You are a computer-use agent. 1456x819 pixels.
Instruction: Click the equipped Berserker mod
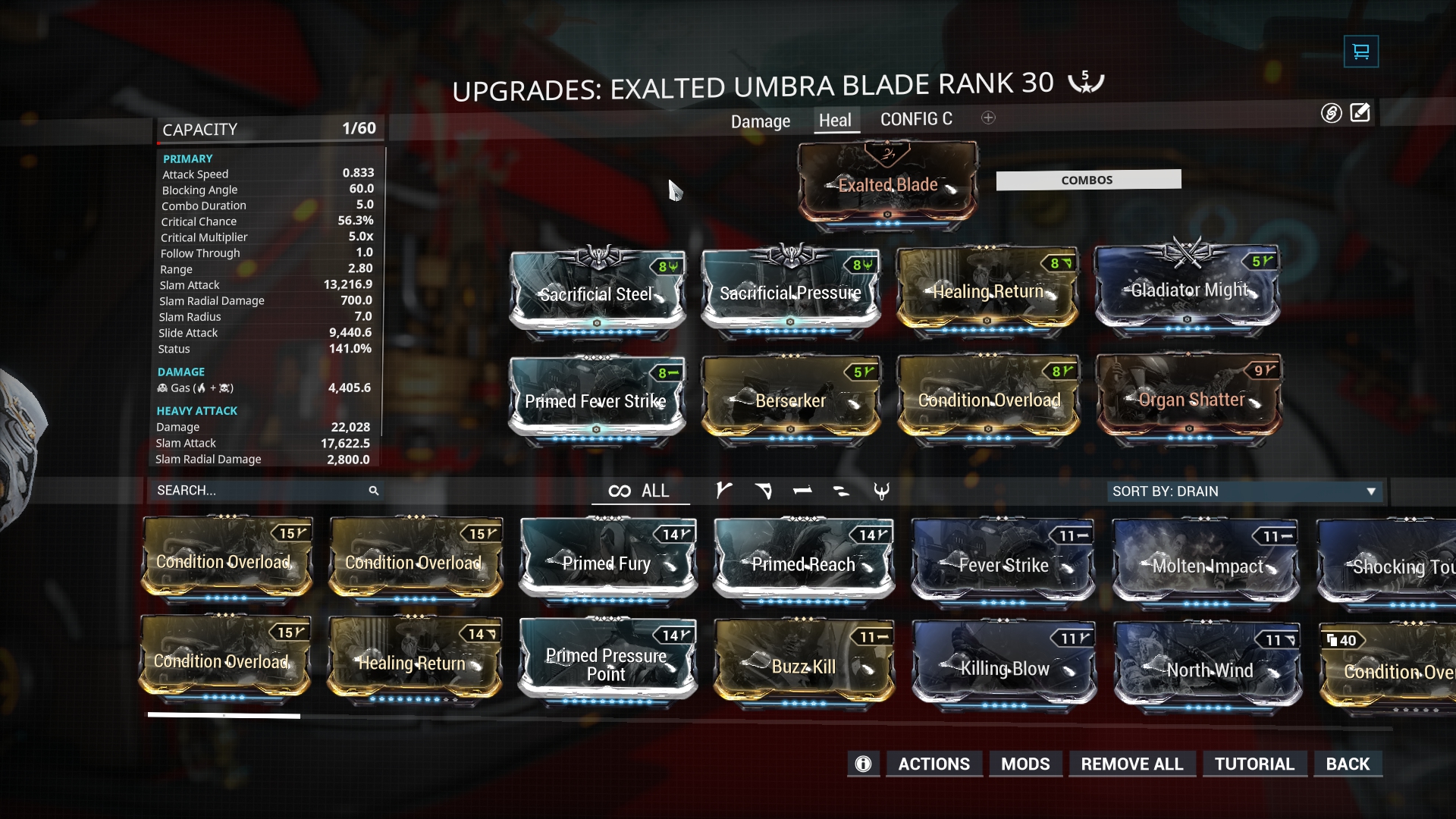(x=790, y=400)
